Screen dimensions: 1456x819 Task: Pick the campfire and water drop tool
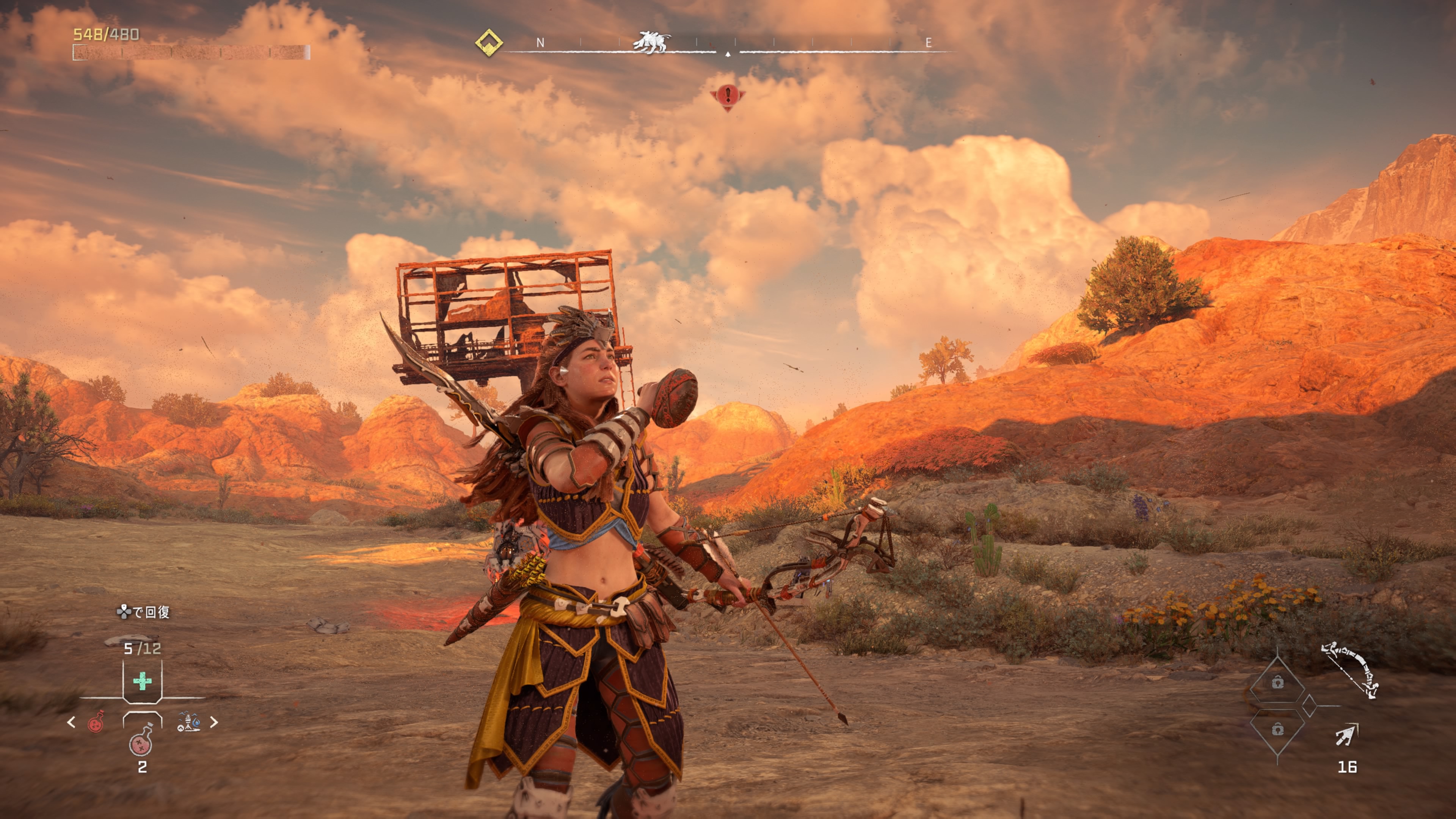(x=188, y=722)
